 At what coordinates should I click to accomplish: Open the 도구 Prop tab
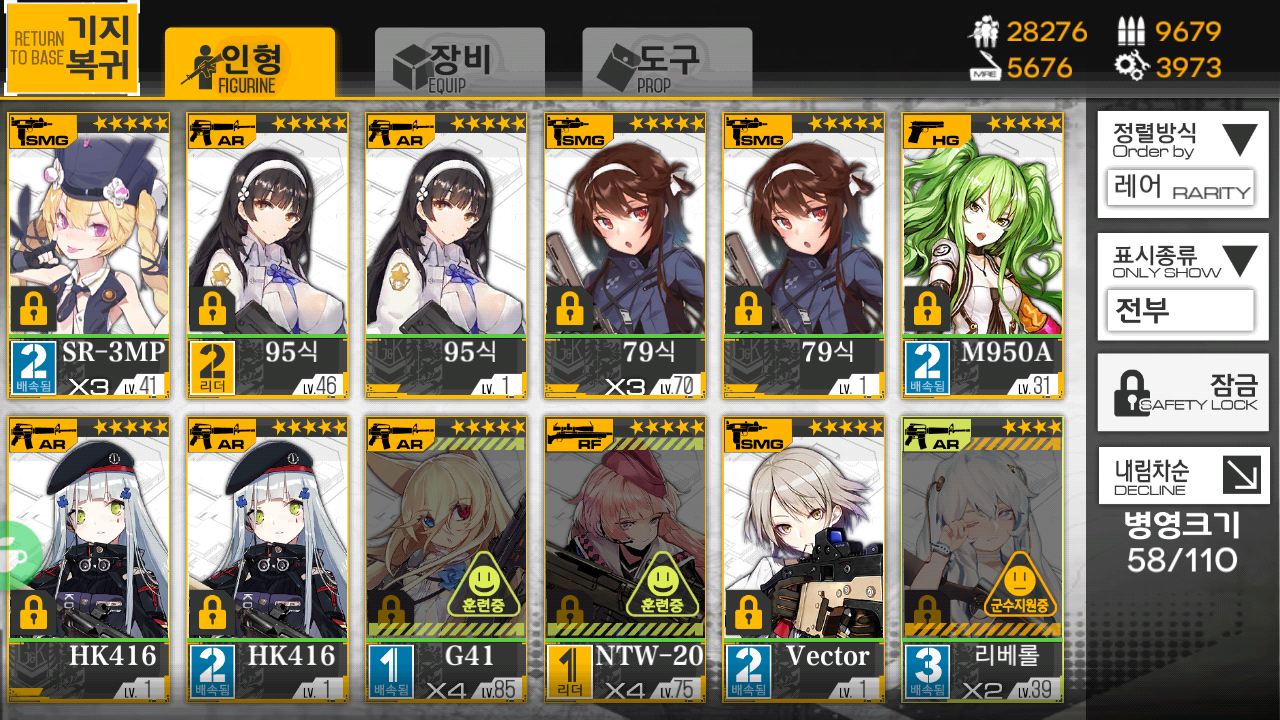pyautogui.click(x=667, y=62)
